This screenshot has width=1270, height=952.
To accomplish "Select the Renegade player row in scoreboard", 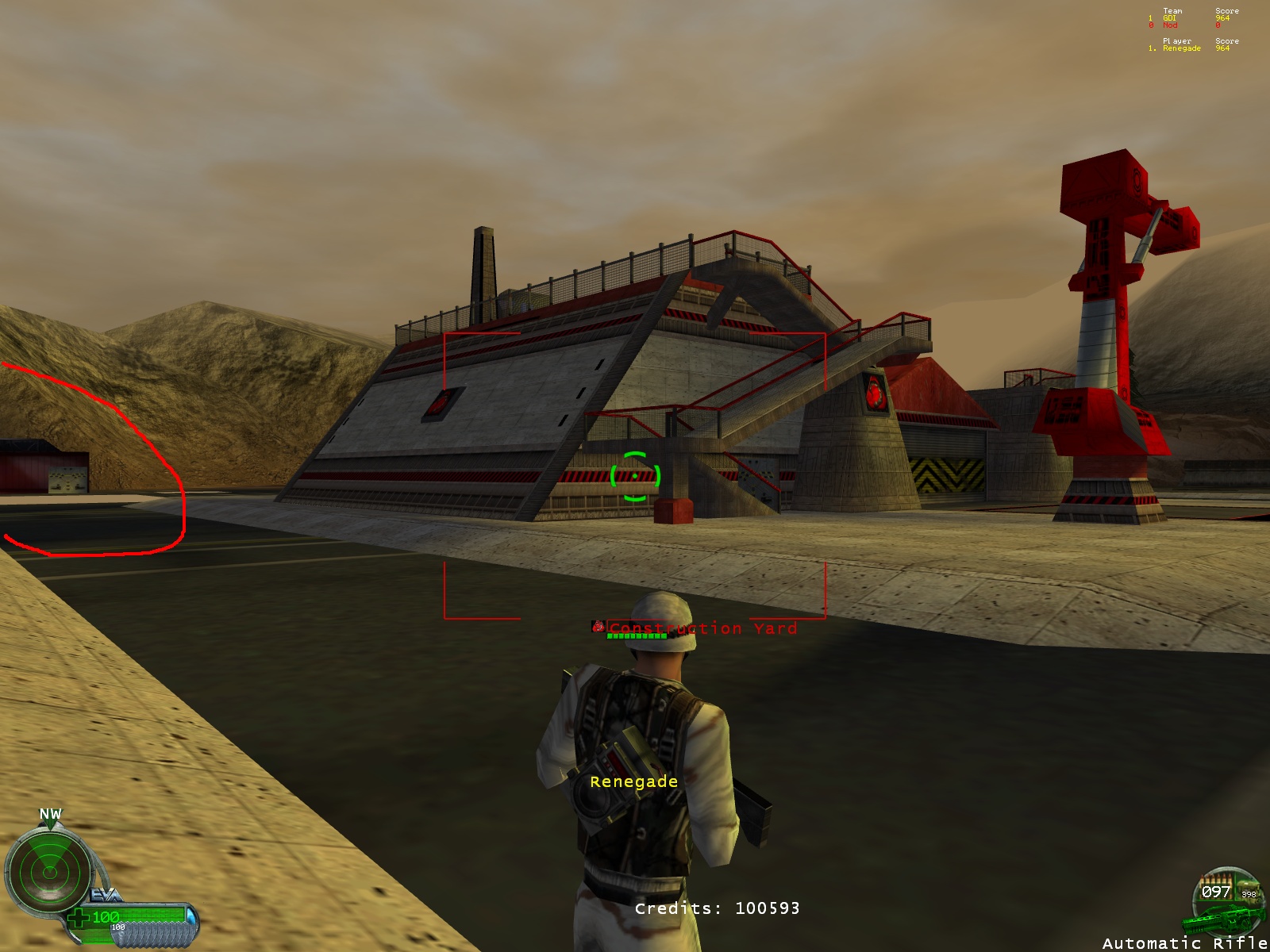I will point(1182,48).
